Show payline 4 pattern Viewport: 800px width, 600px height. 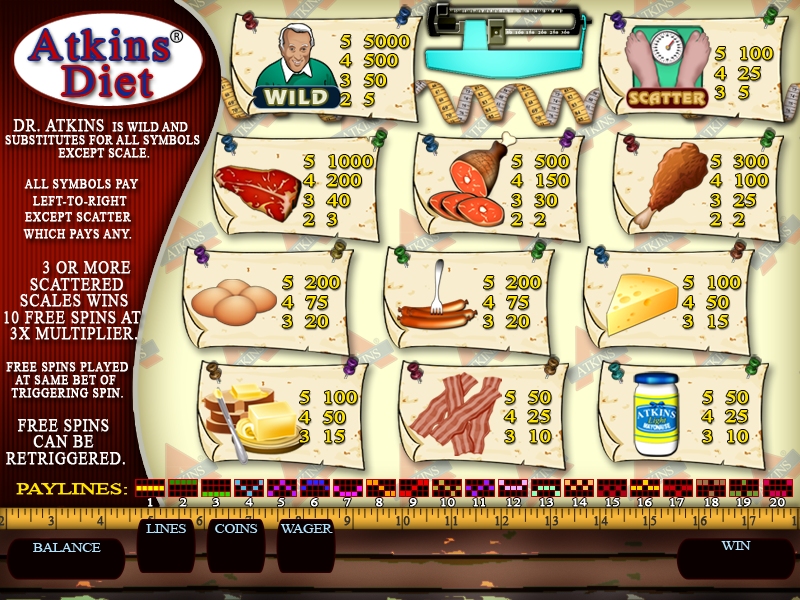coord(248,488)
